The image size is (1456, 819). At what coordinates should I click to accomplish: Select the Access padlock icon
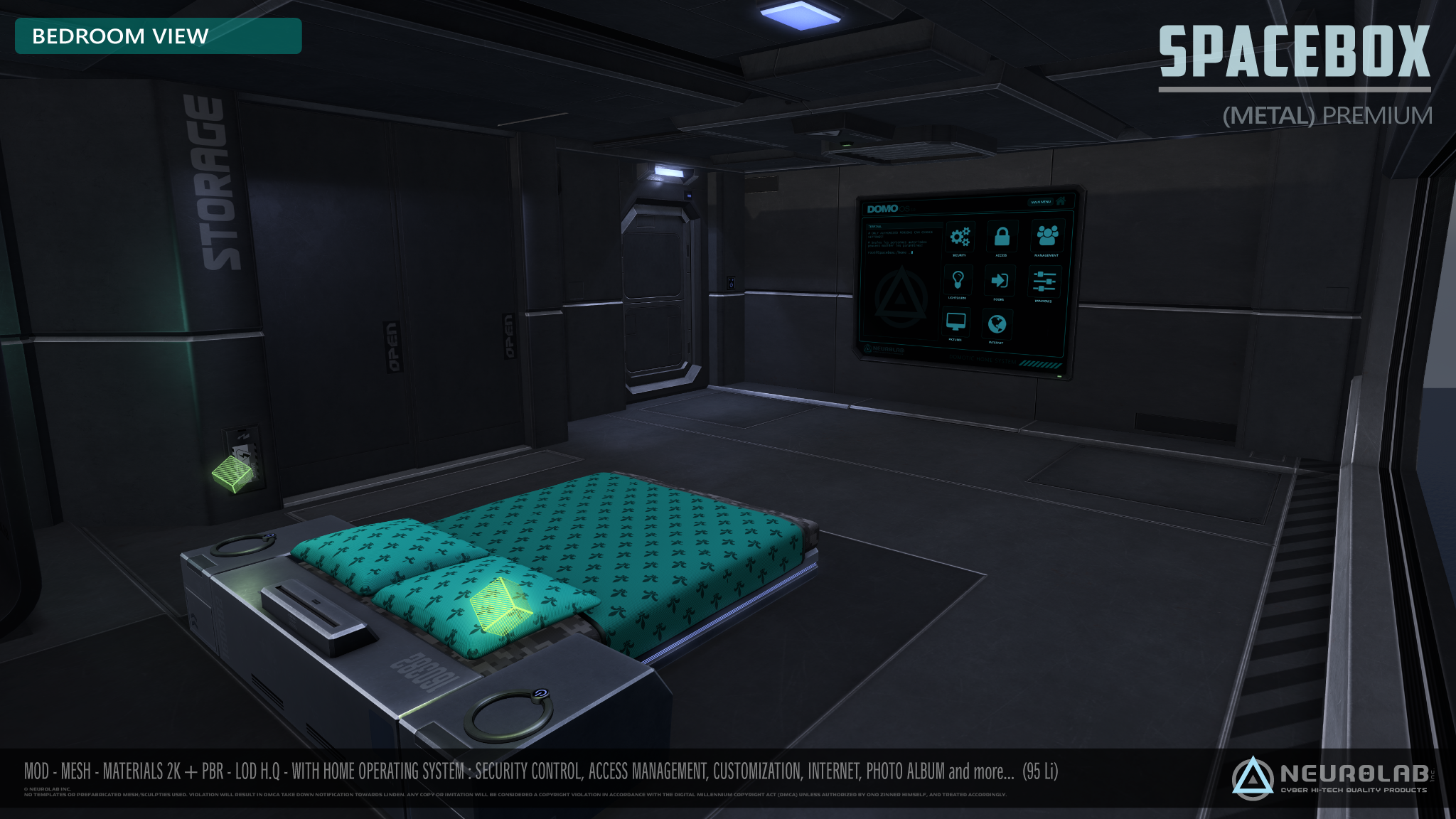pos(1002,236)
